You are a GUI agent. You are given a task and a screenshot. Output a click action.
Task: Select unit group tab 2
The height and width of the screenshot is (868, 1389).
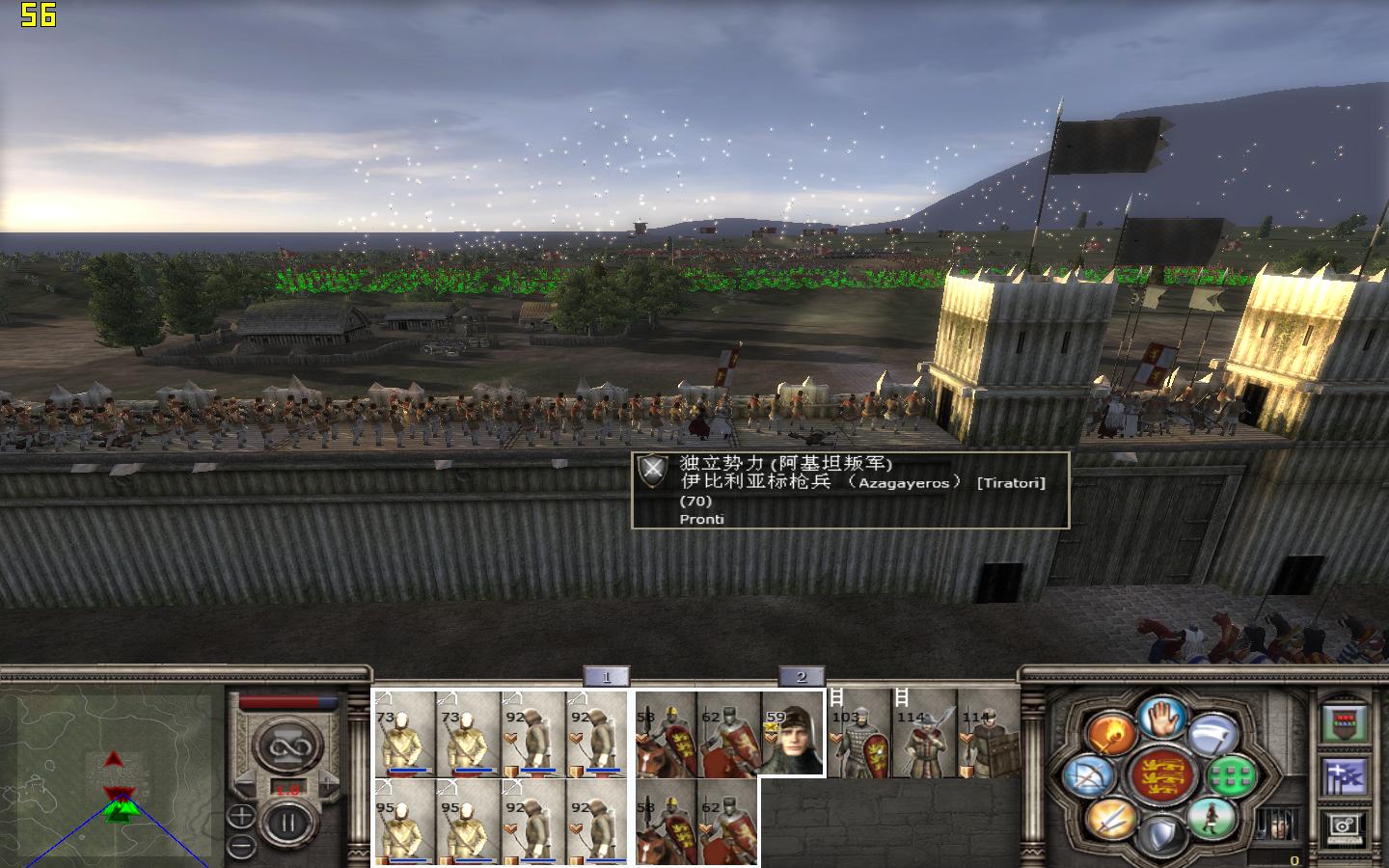click(x=801, y=677)
